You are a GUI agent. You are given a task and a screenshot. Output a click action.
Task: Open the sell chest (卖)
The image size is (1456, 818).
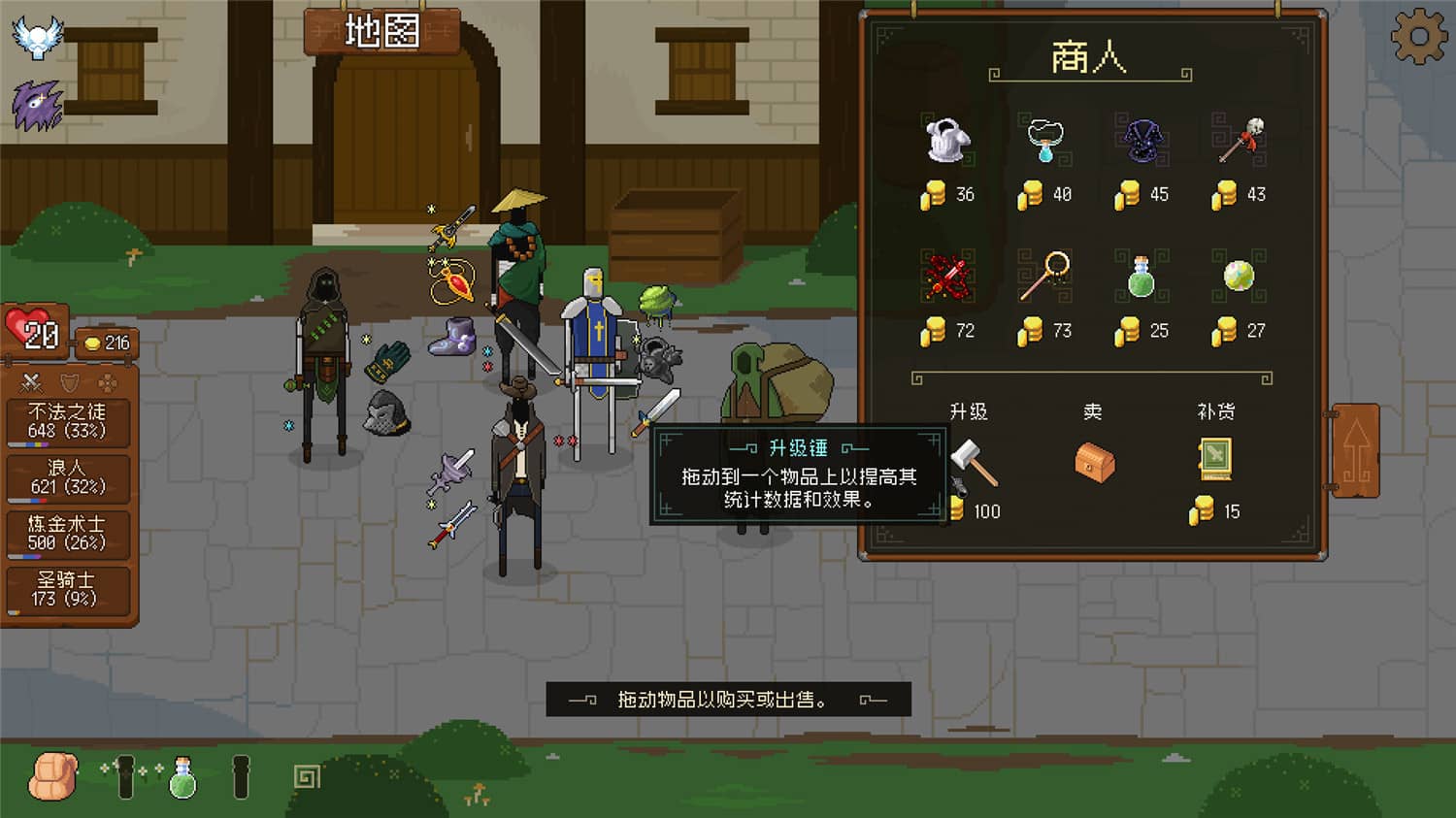pos(1095,464)
